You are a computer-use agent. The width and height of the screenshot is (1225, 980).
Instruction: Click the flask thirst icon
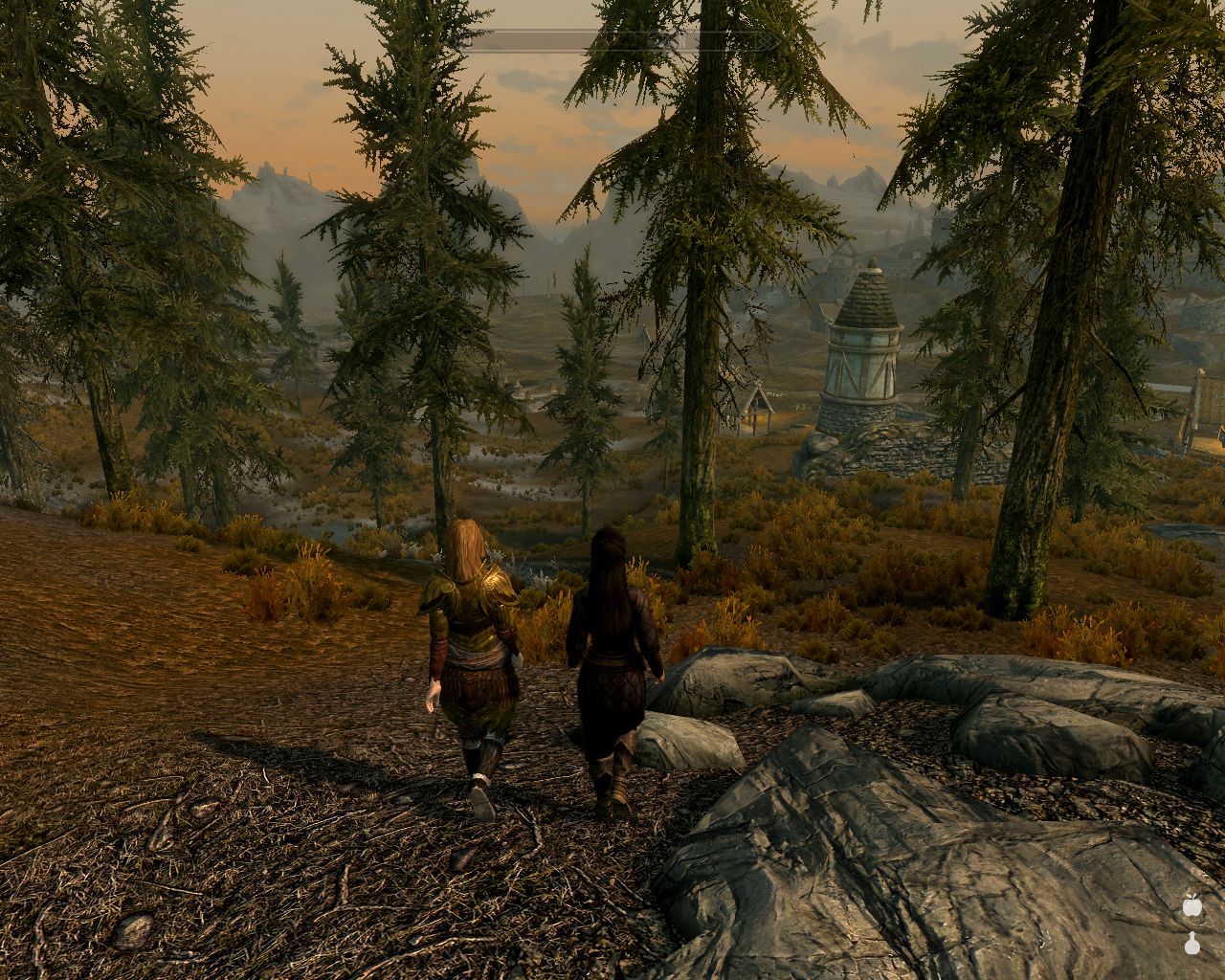[x=1192, y=943]
